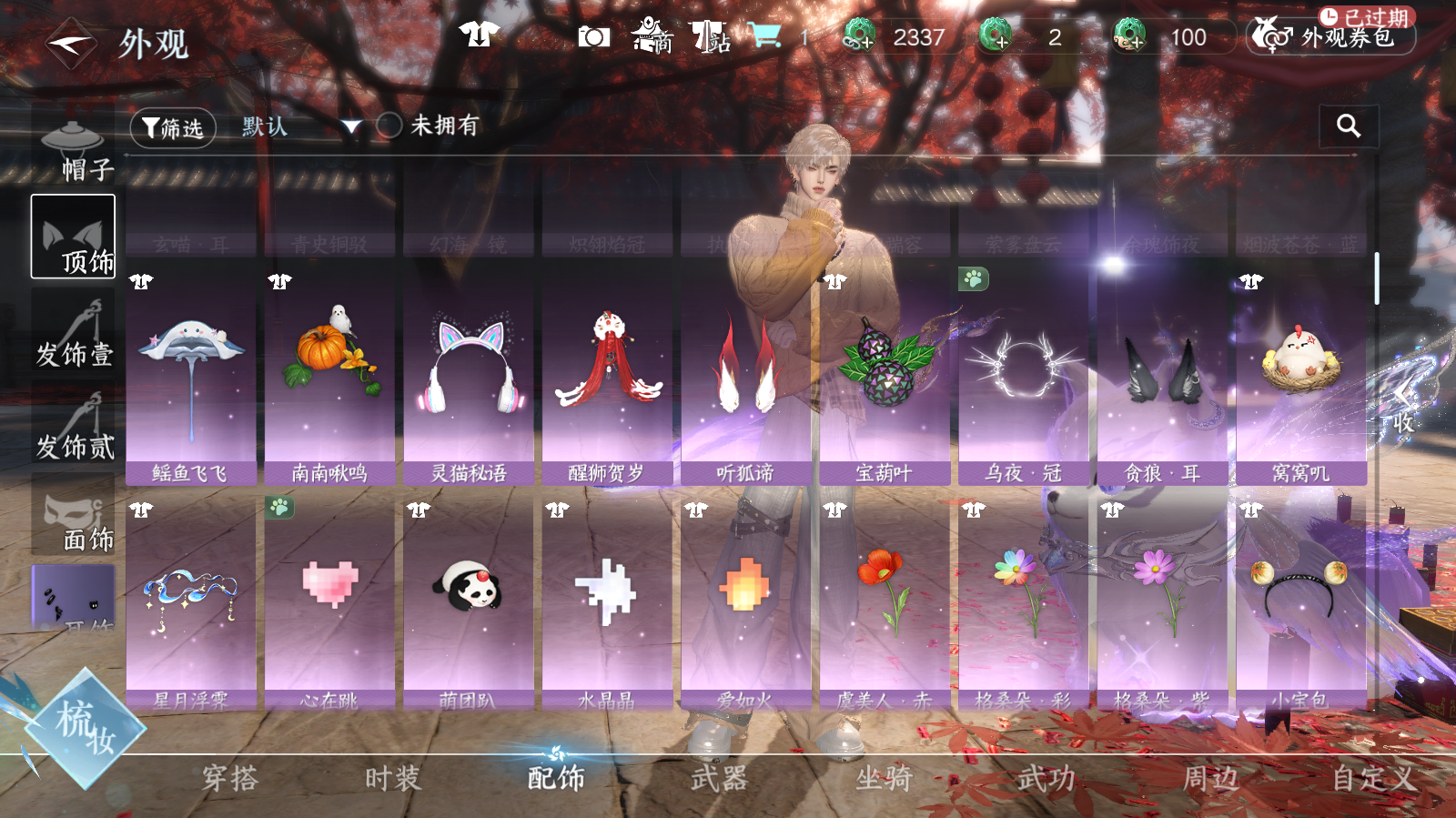This screenshot has height=818, width=1456.
Task: Click the camera photo icon
Action: pos(593,36)
